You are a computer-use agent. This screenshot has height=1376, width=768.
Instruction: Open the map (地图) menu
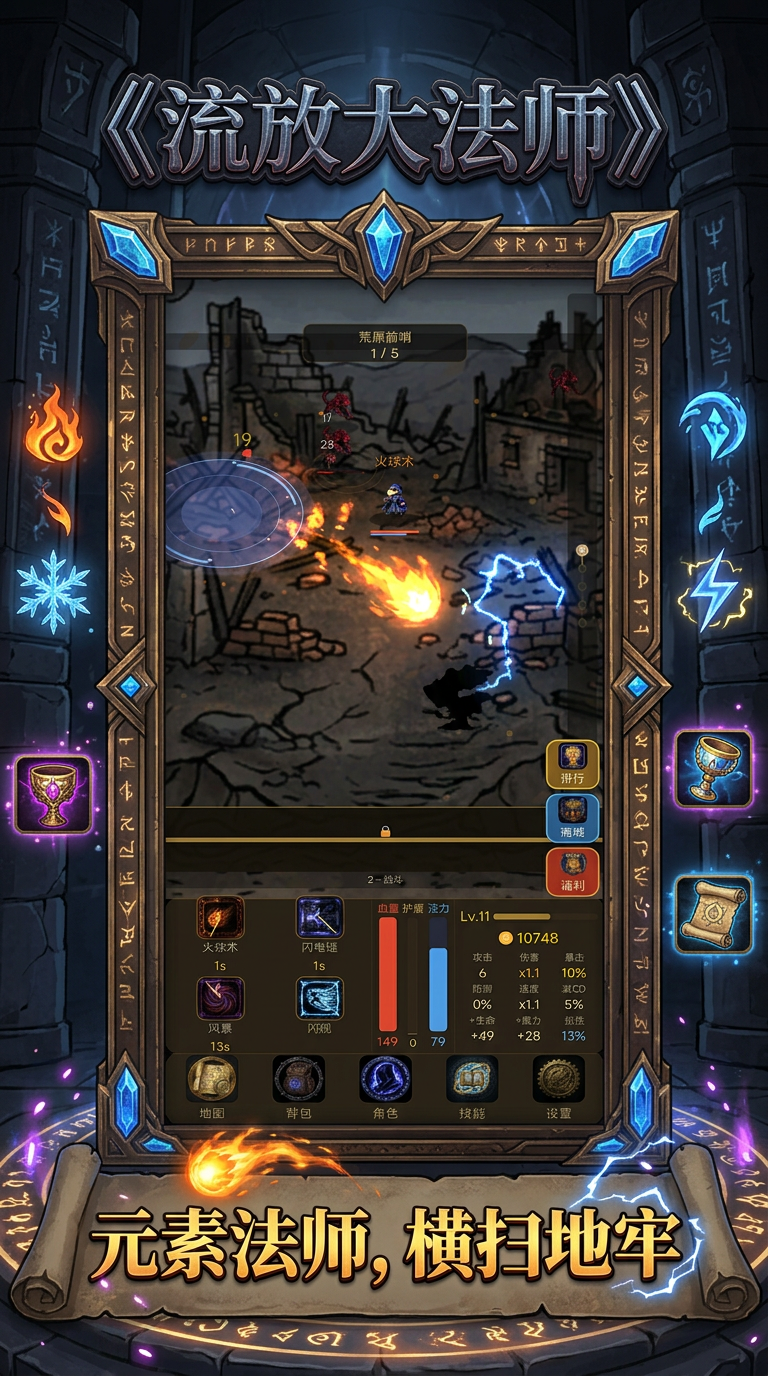[x=212, y=1081]
